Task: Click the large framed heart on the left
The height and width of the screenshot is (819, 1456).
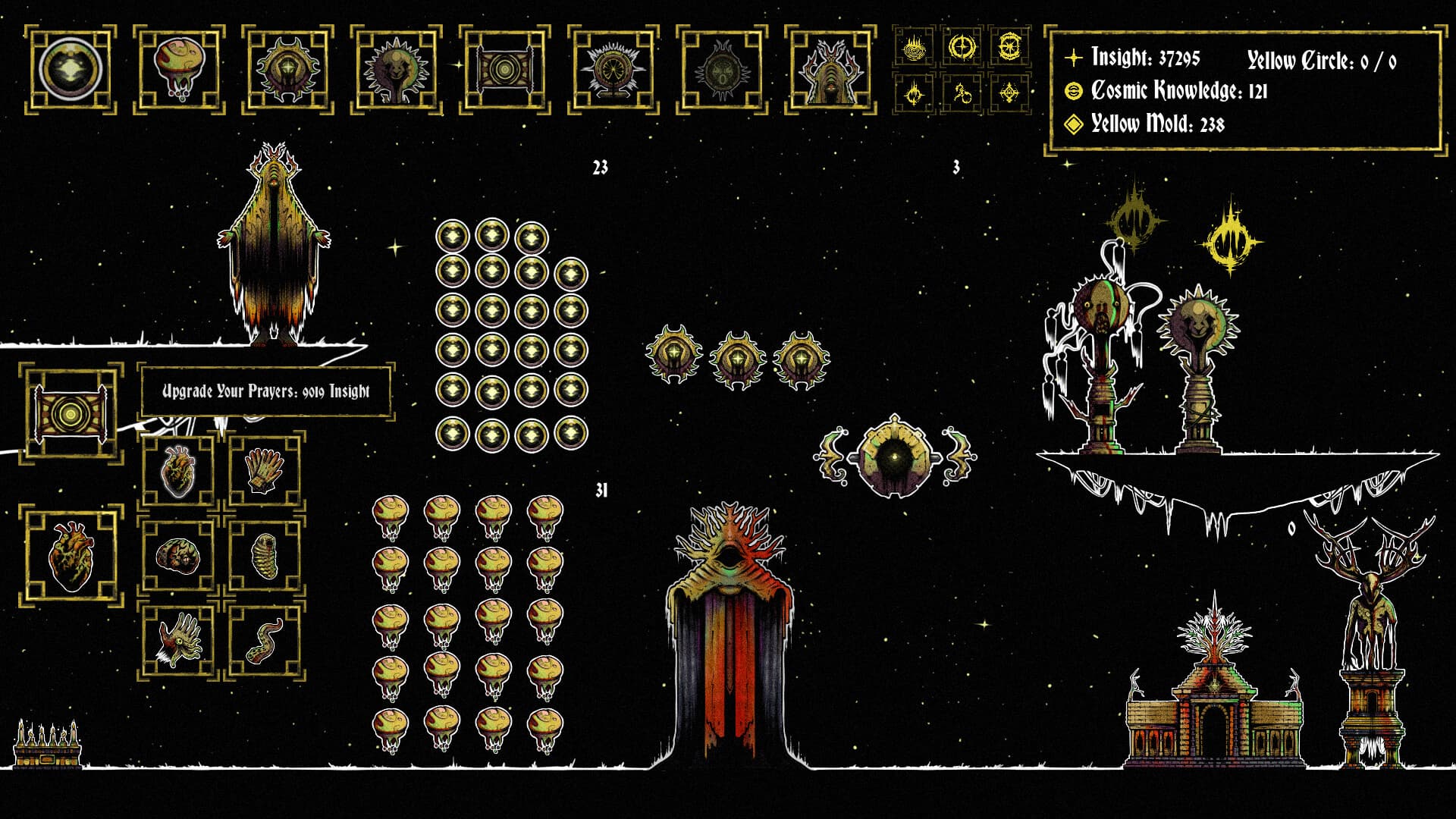Action: click(71, 557)
